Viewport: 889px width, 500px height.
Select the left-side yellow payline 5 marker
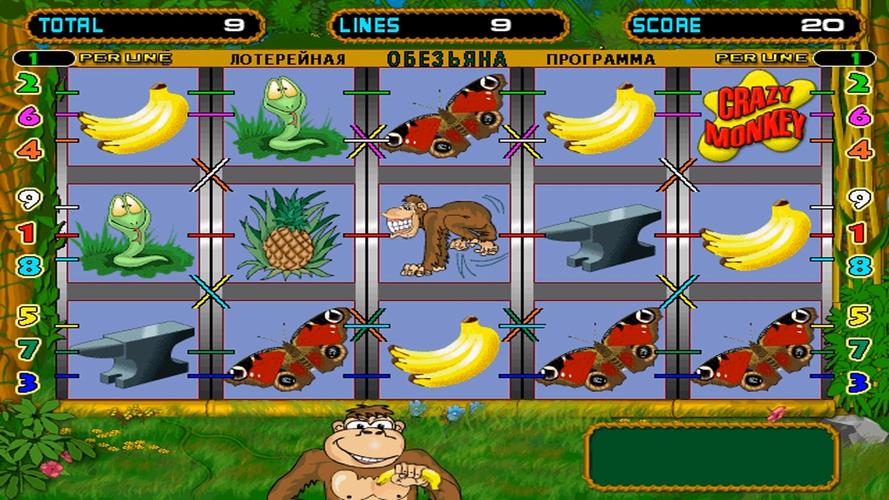click(x=29, y=316)
